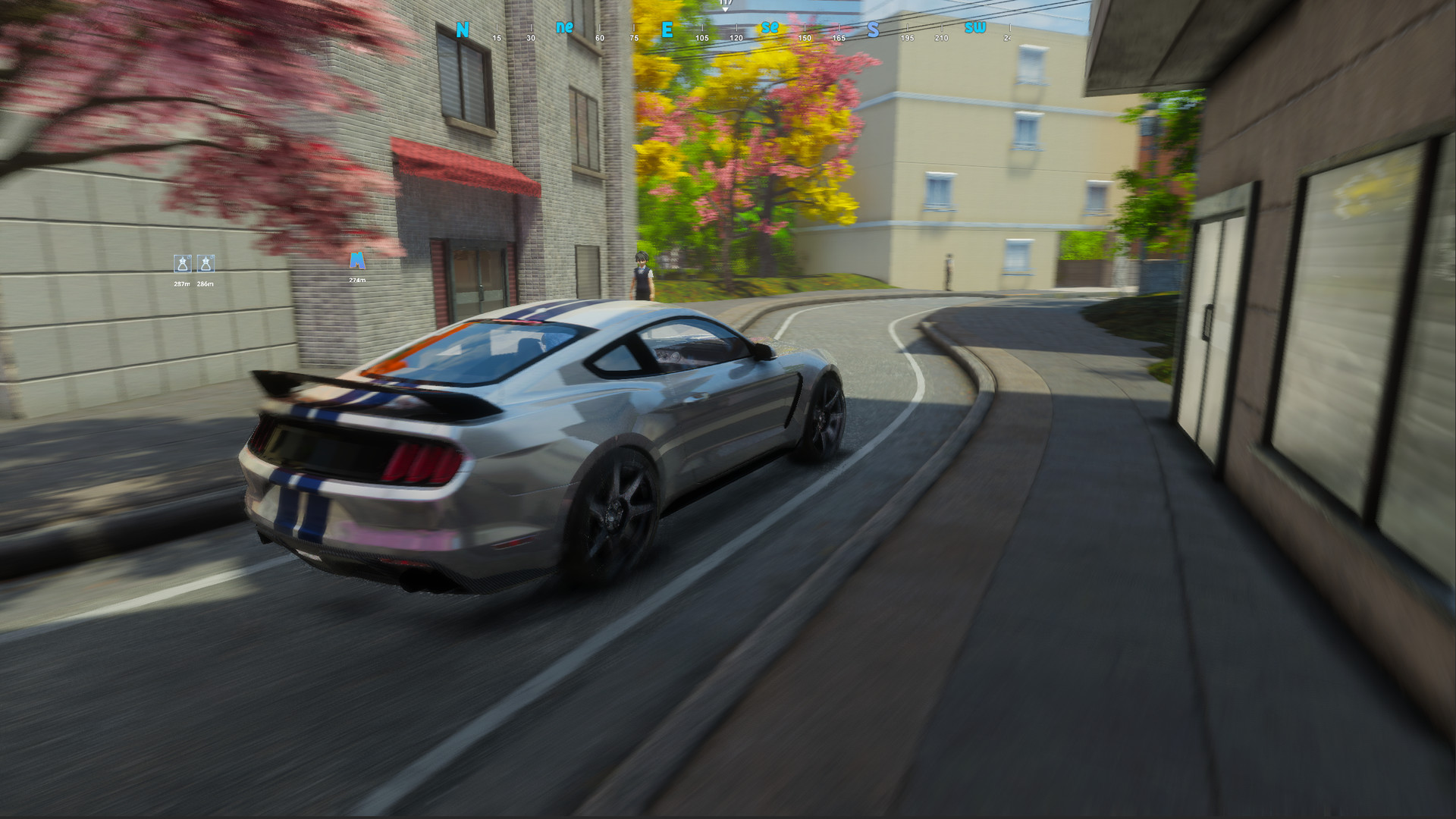Screen dimensions: 1456x819
Task: Click the se indicator on the compass bar
Action: [x=769, y=28]
